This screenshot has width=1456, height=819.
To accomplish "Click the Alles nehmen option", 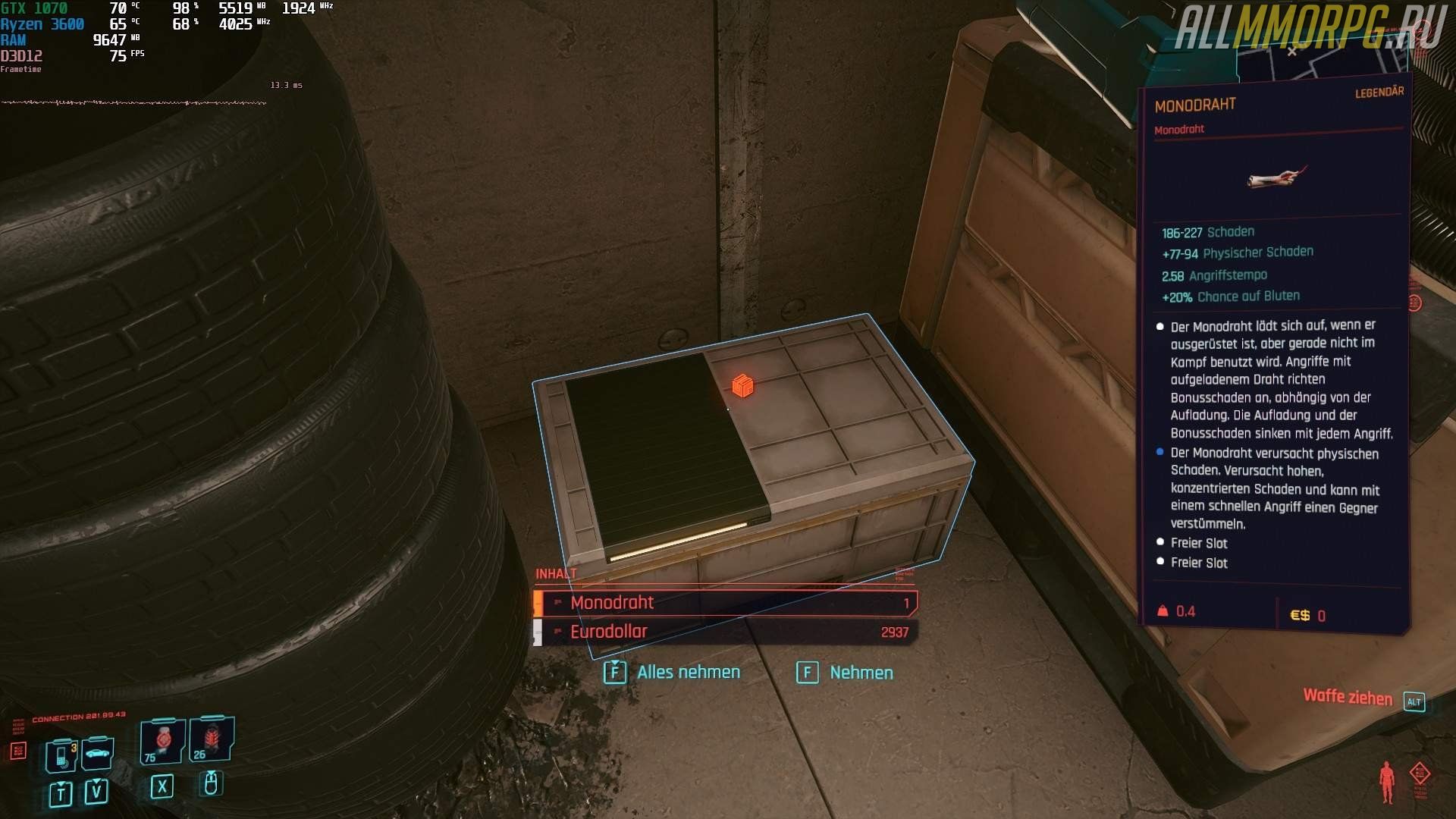I will click(x=673, y=673).
